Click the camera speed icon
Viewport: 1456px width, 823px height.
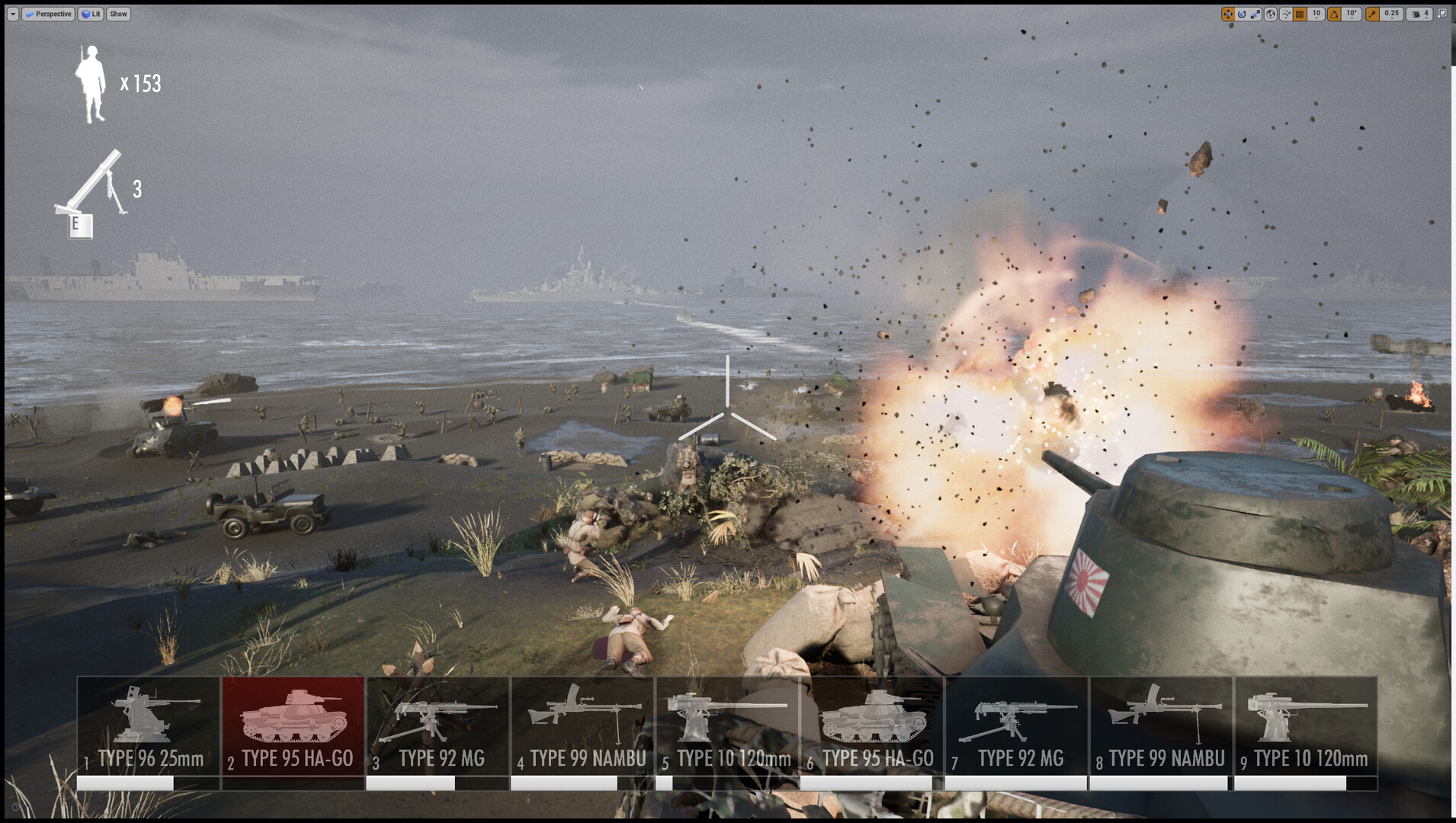coord(1416,14)
